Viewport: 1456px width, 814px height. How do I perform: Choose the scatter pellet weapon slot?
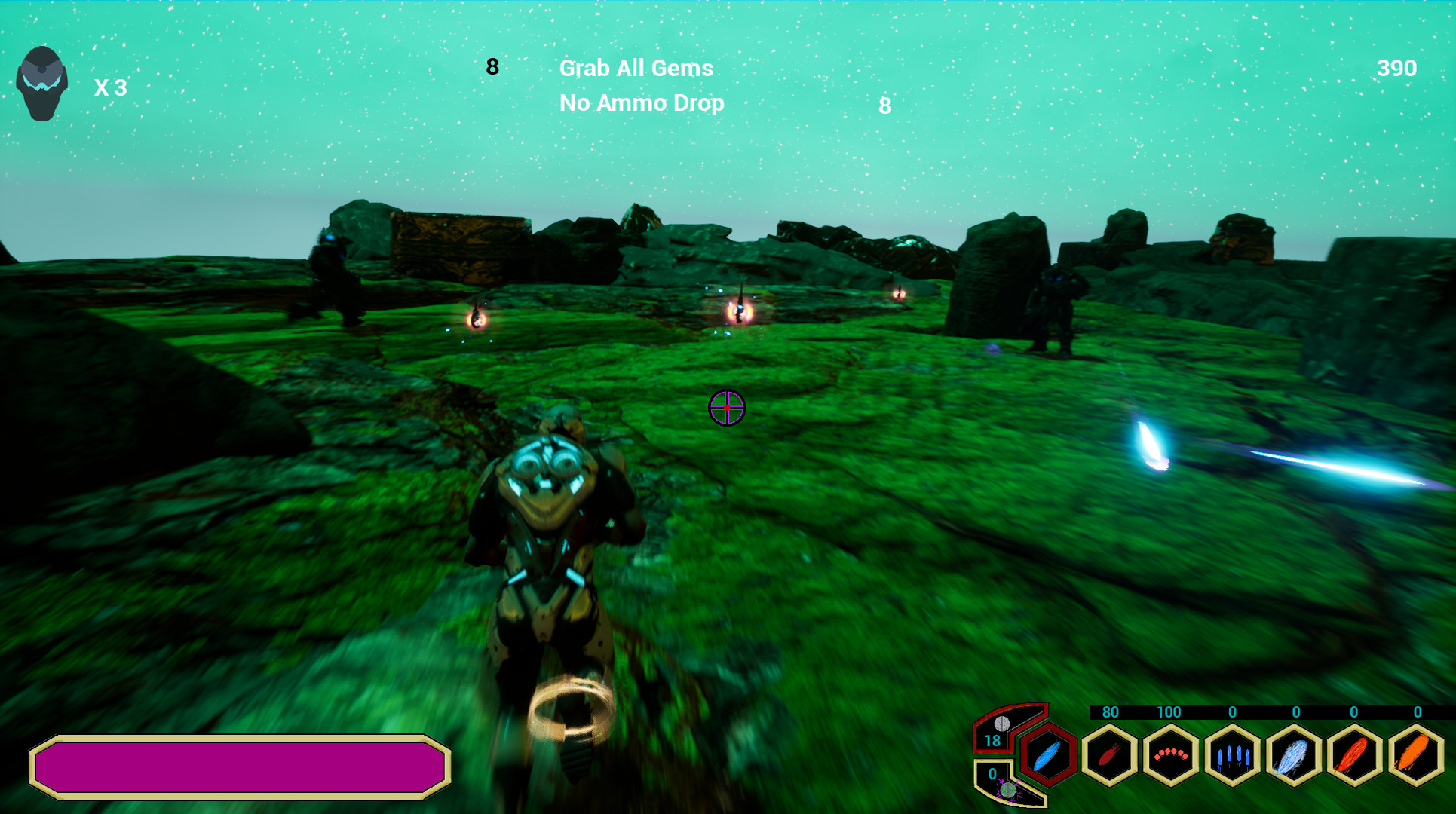coord(1169,754)
